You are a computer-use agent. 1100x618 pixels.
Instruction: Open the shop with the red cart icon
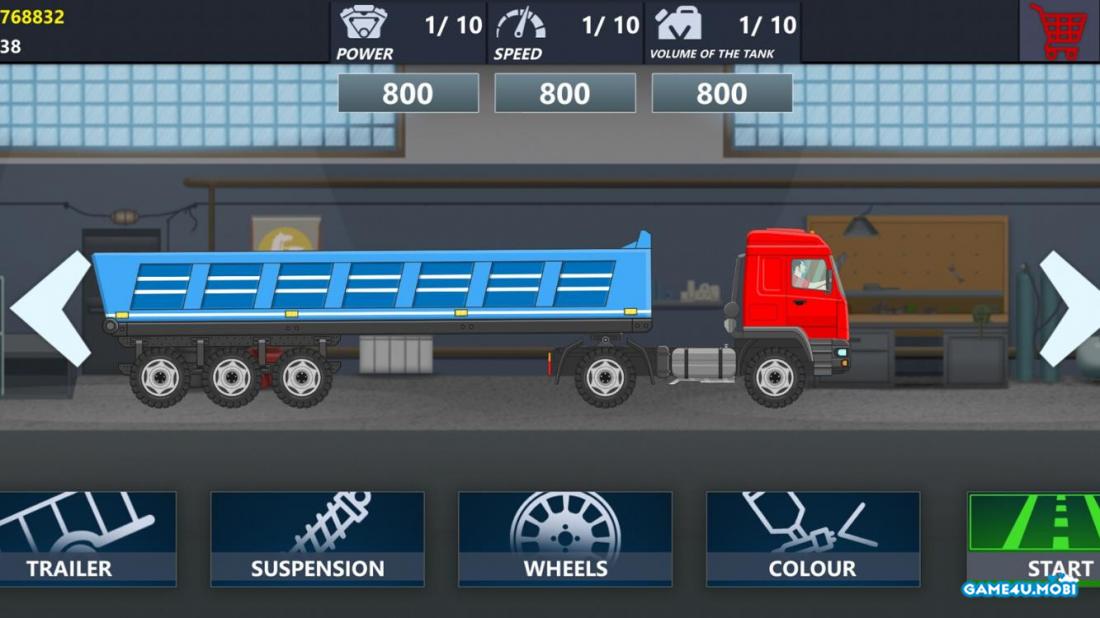1058,31
